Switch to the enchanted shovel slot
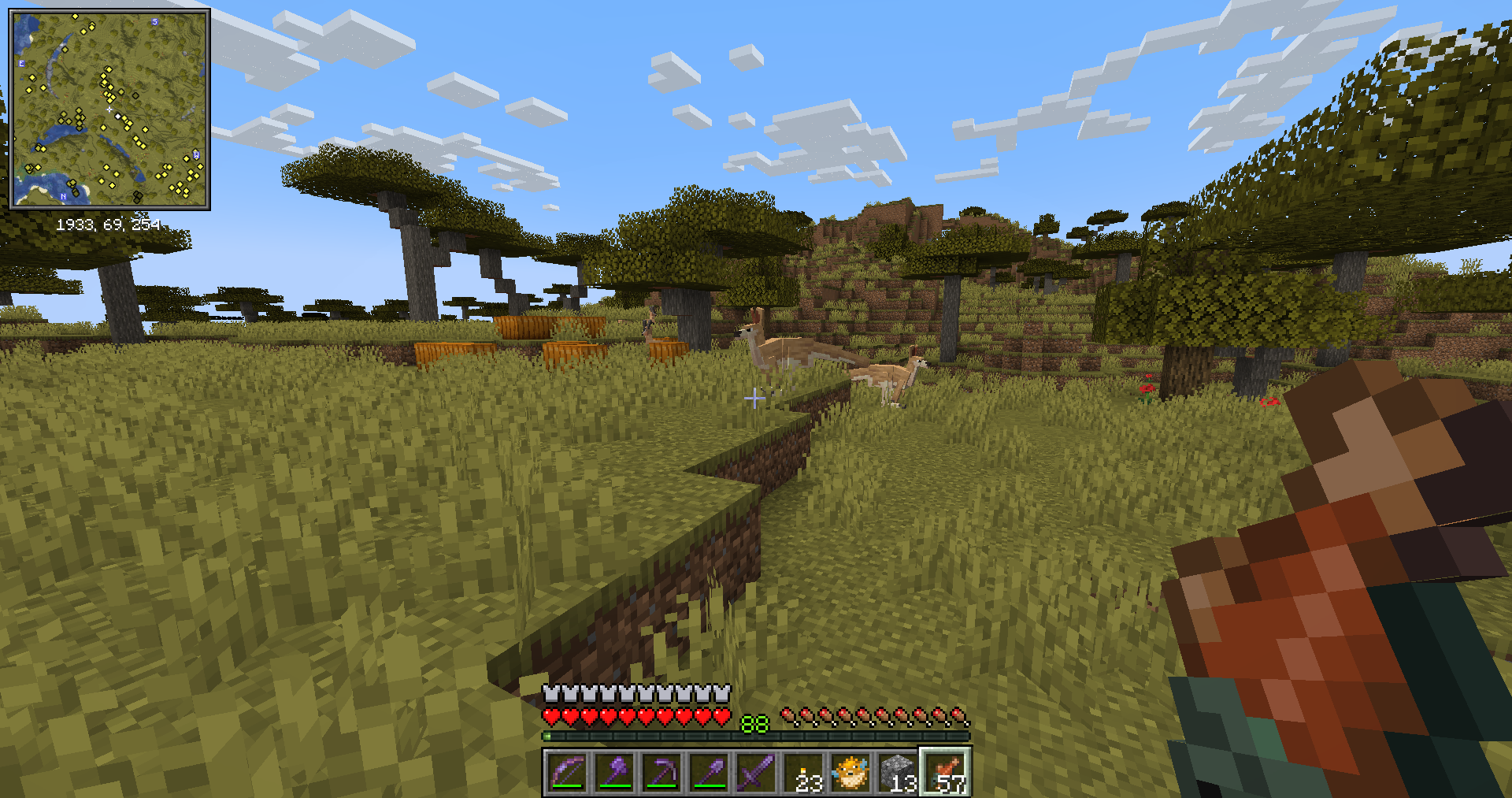The width and height of the screenshot is (1512, 798). pyautogui.click(x=709, y=772)
